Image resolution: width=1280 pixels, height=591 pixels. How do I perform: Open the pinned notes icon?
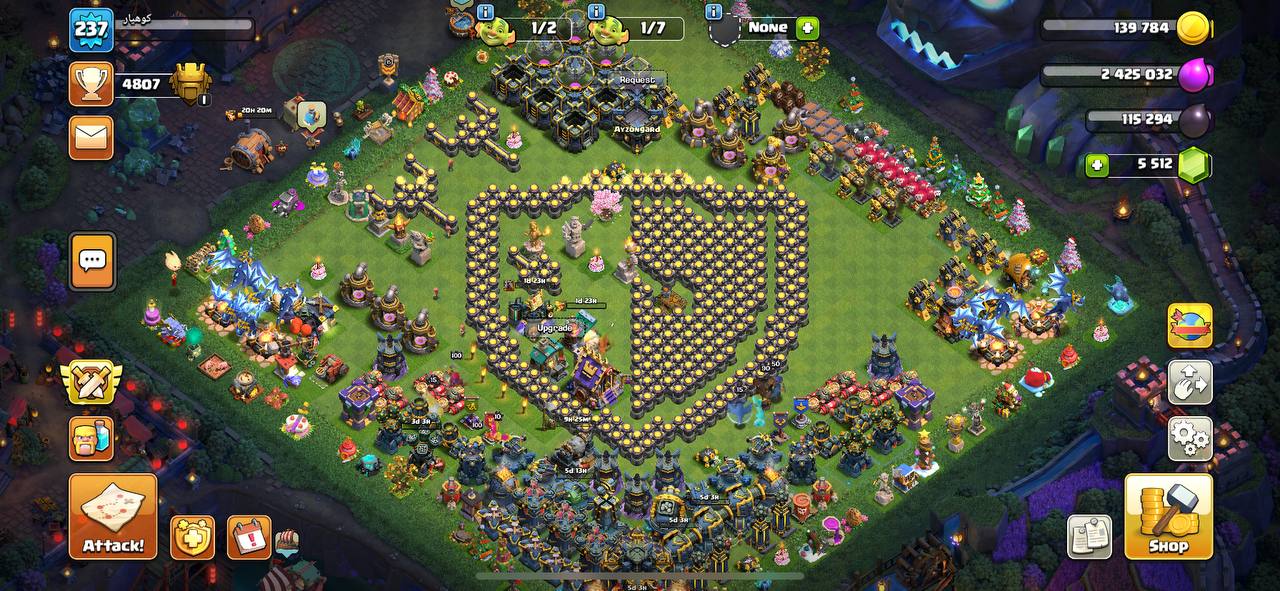(1089, 537)
